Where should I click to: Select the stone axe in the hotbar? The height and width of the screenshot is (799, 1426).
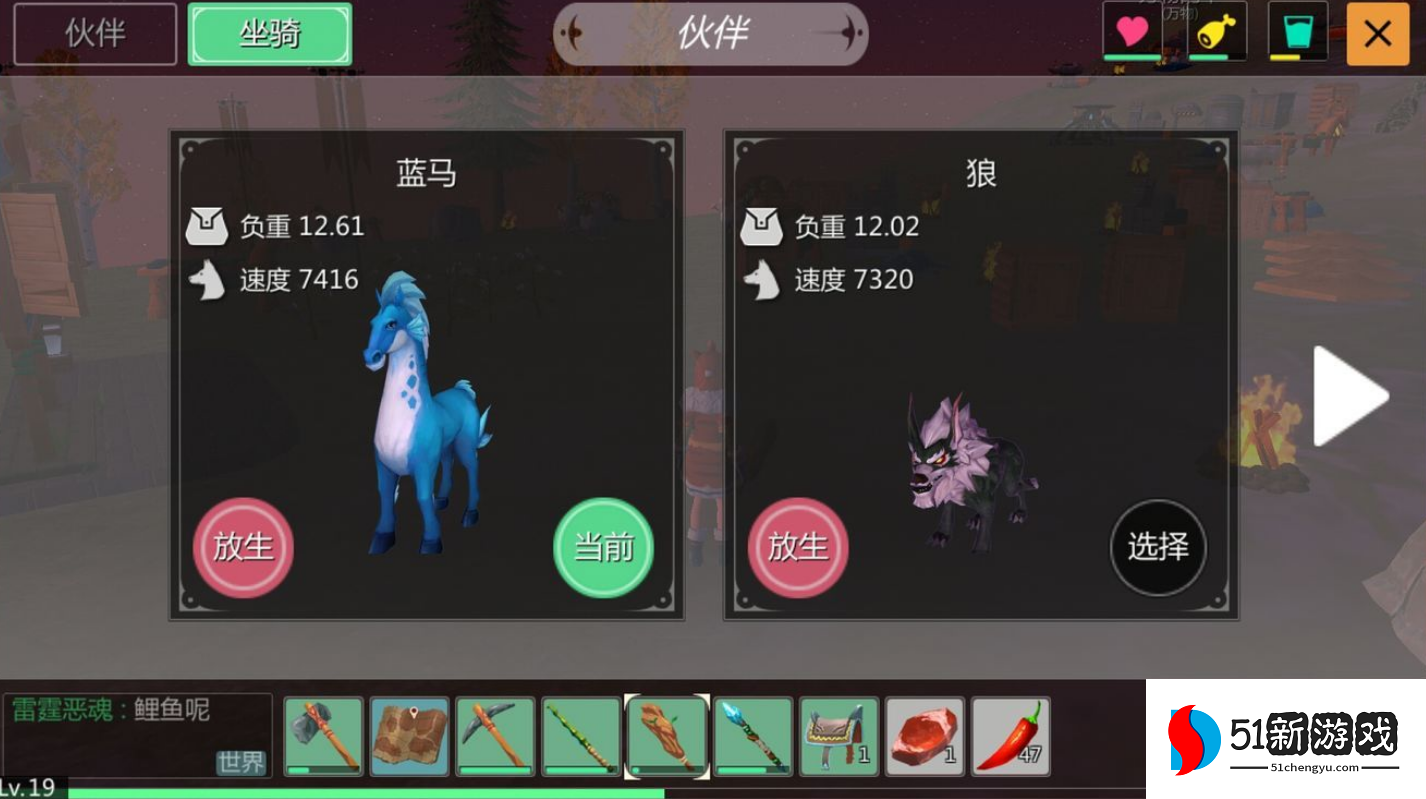point(322,737)
